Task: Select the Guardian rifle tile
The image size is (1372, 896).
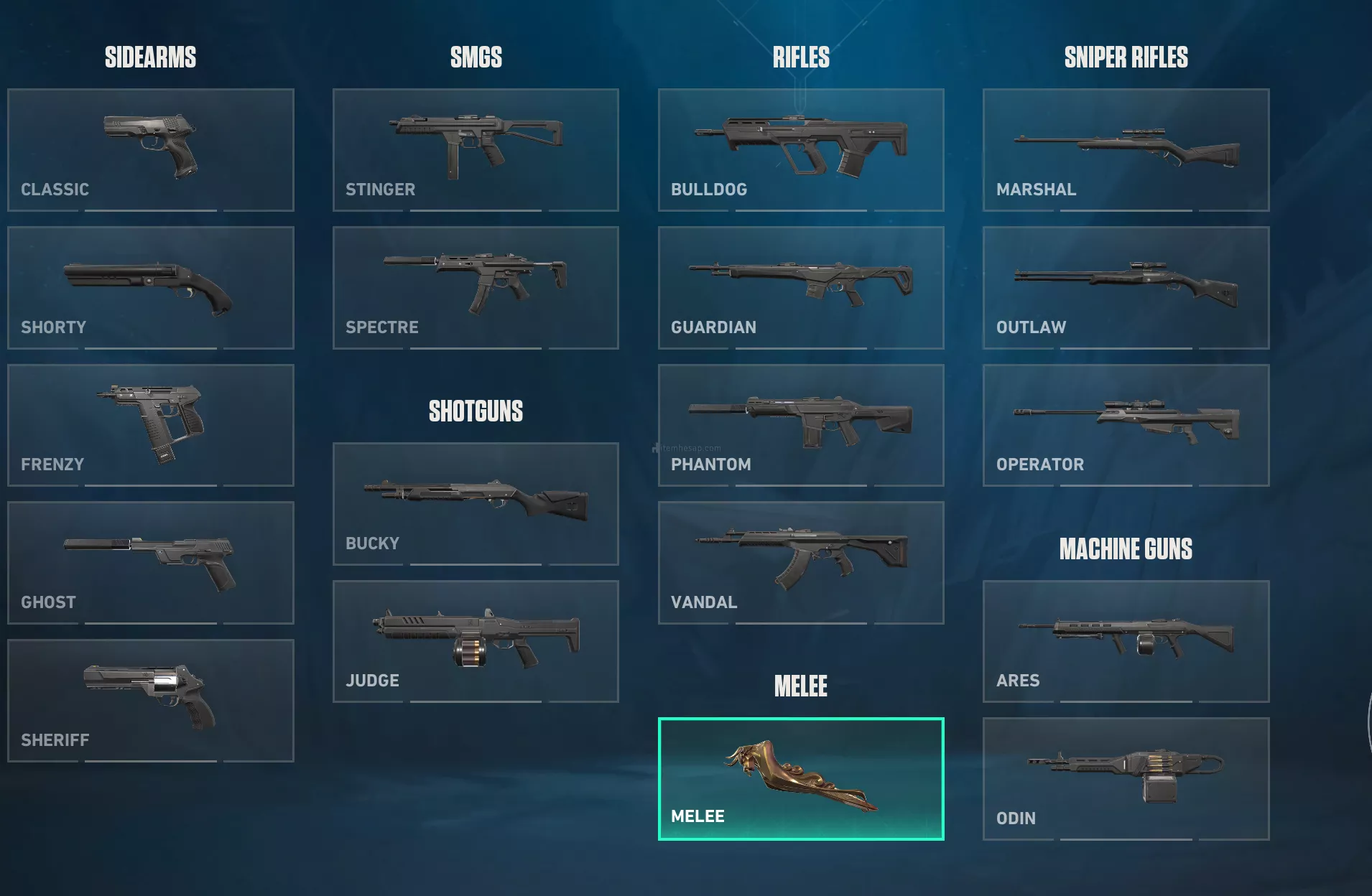Action: coord(801,288)
